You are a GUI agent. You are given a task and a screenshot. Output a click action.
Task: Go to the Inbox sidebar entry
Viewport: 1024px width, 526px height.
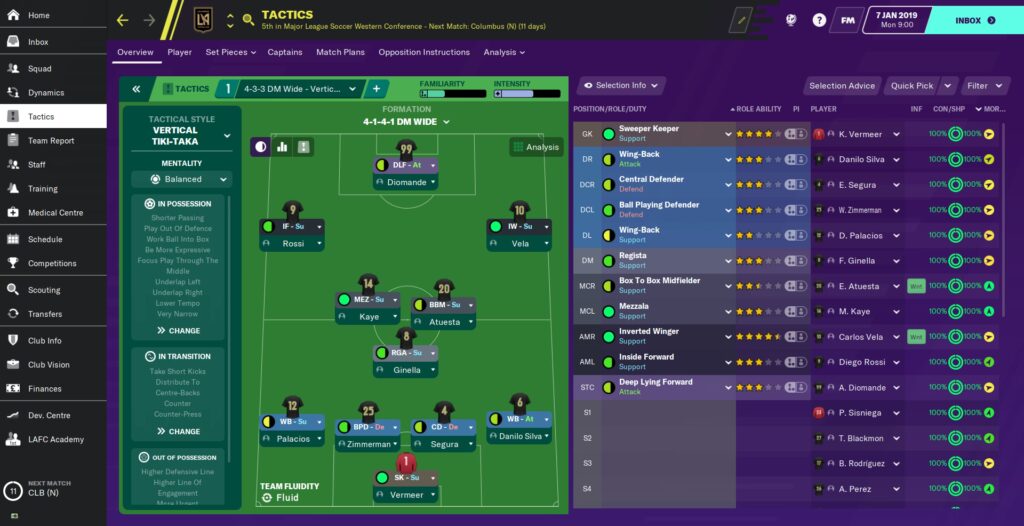coord(40,41)
